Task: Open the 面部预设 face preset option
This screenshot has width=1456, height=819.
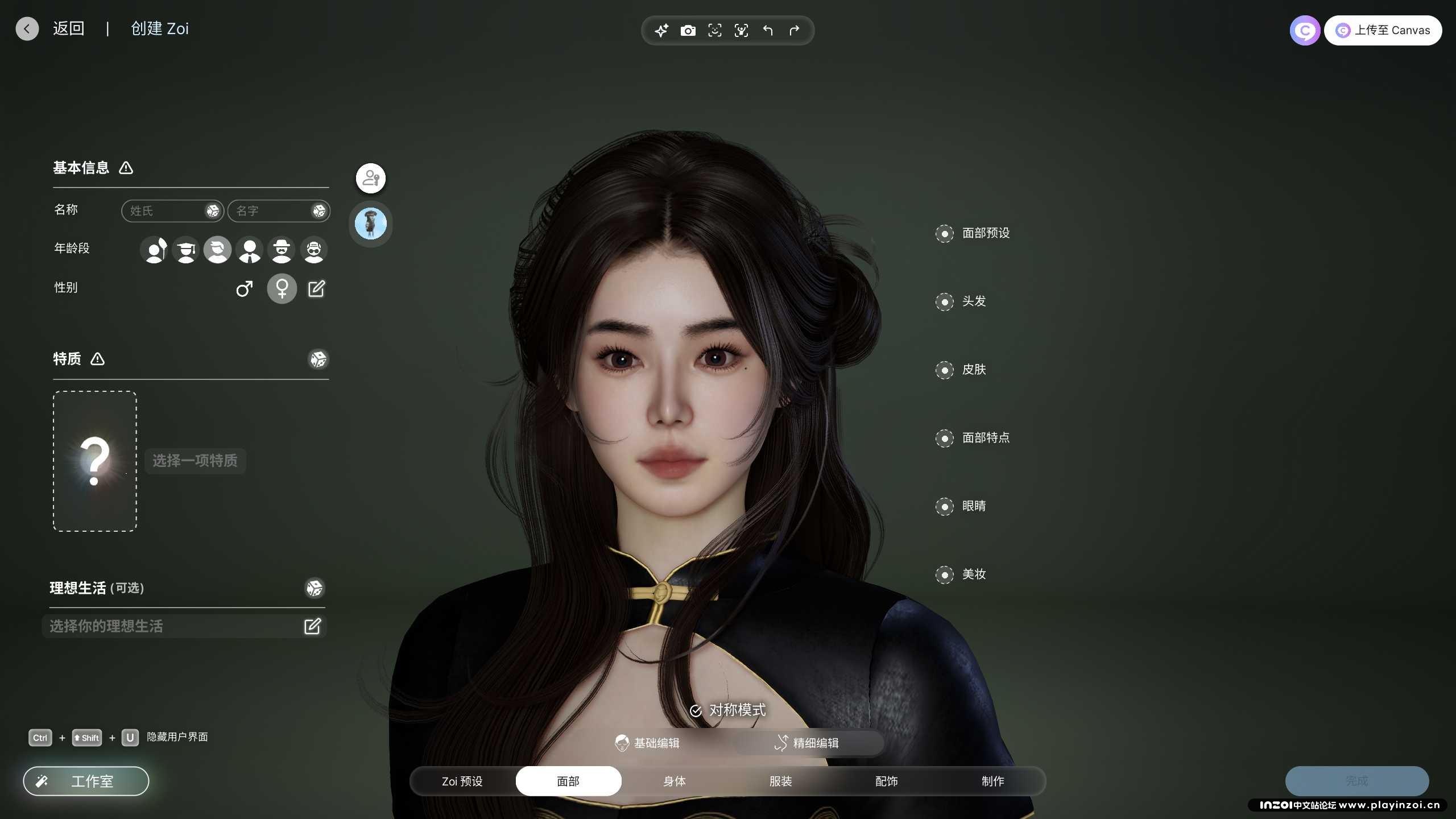Action: click(985, 233)
